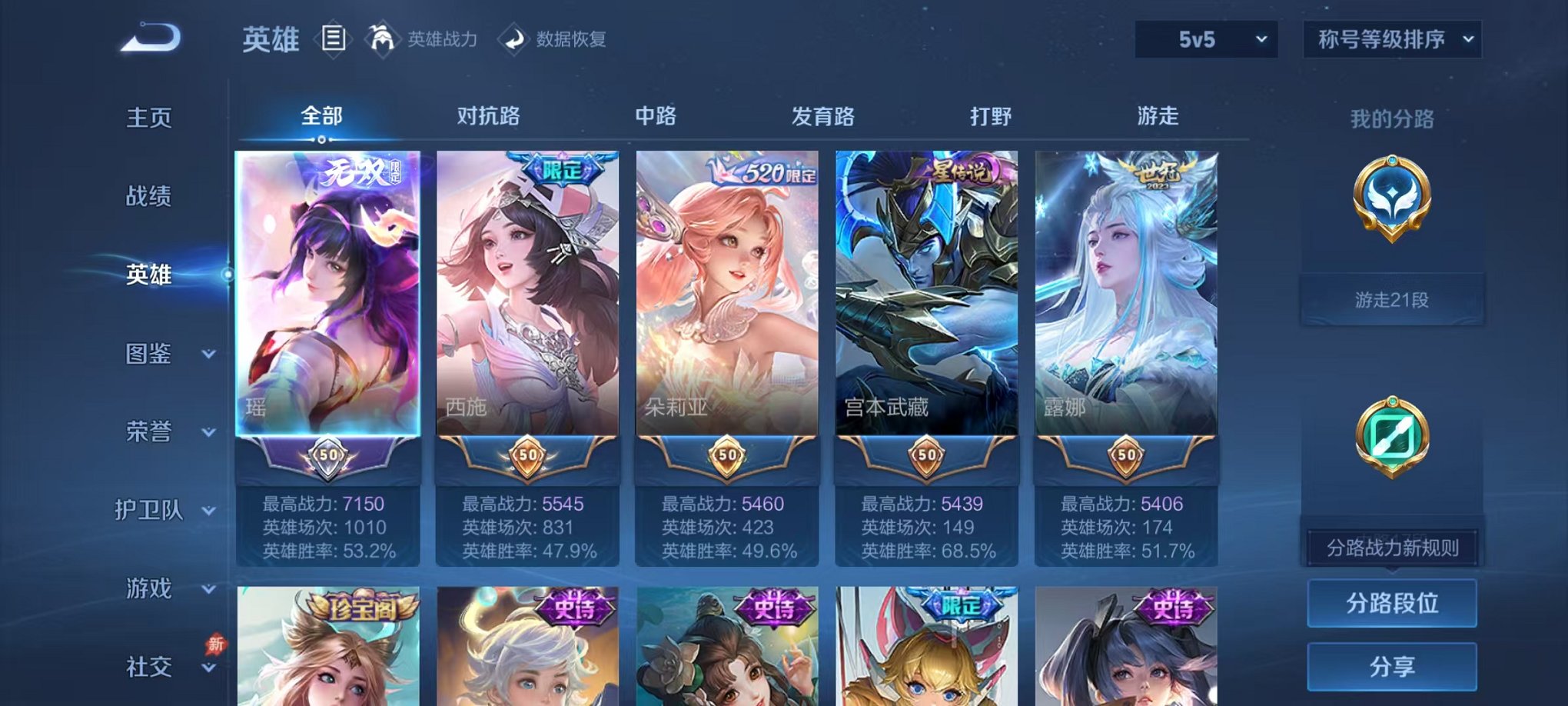Click the 英雄战力 emblem icon

click(381, 38)
